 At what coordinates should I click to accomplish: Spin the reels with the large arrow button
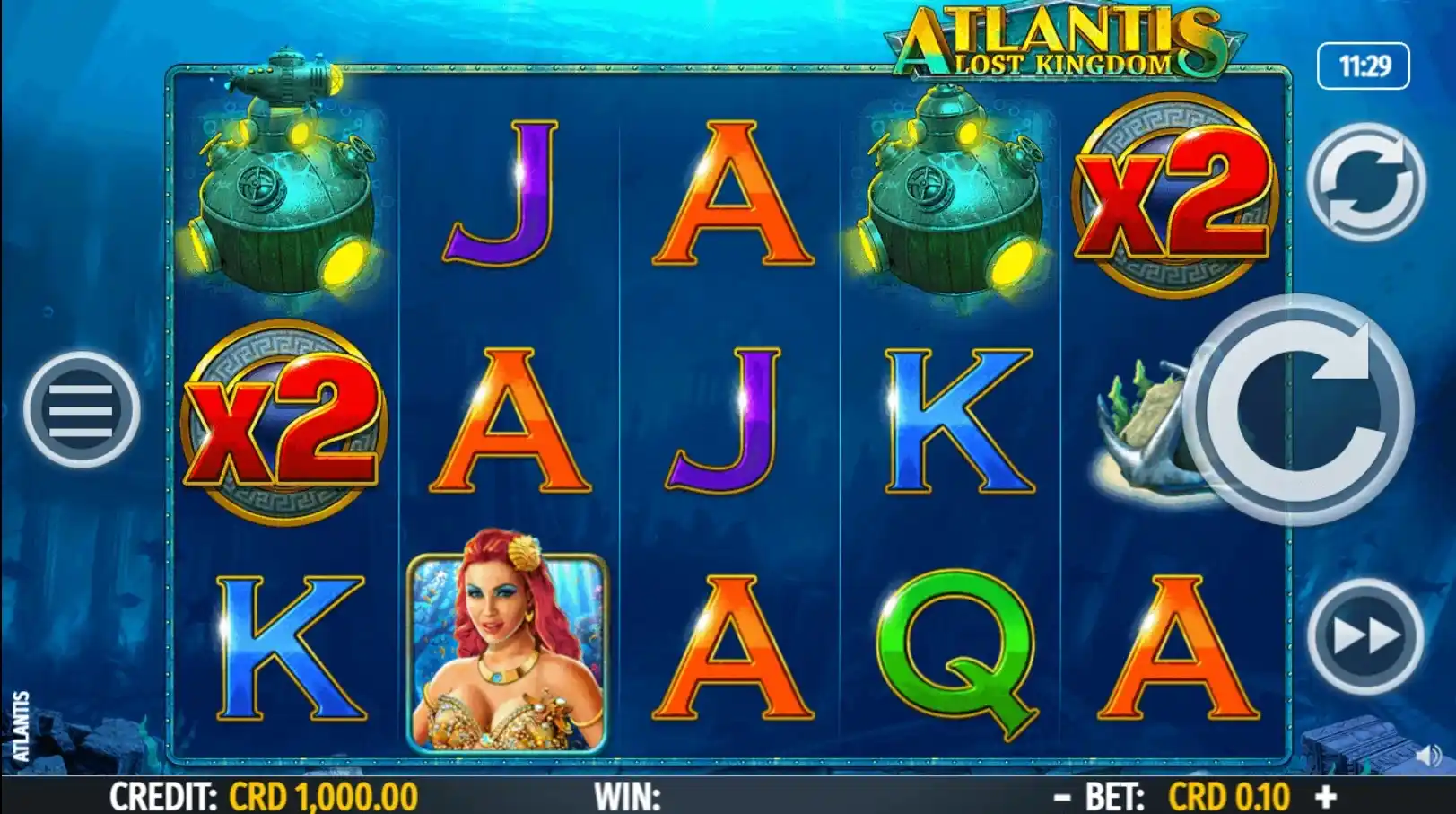click(1297, 409)
